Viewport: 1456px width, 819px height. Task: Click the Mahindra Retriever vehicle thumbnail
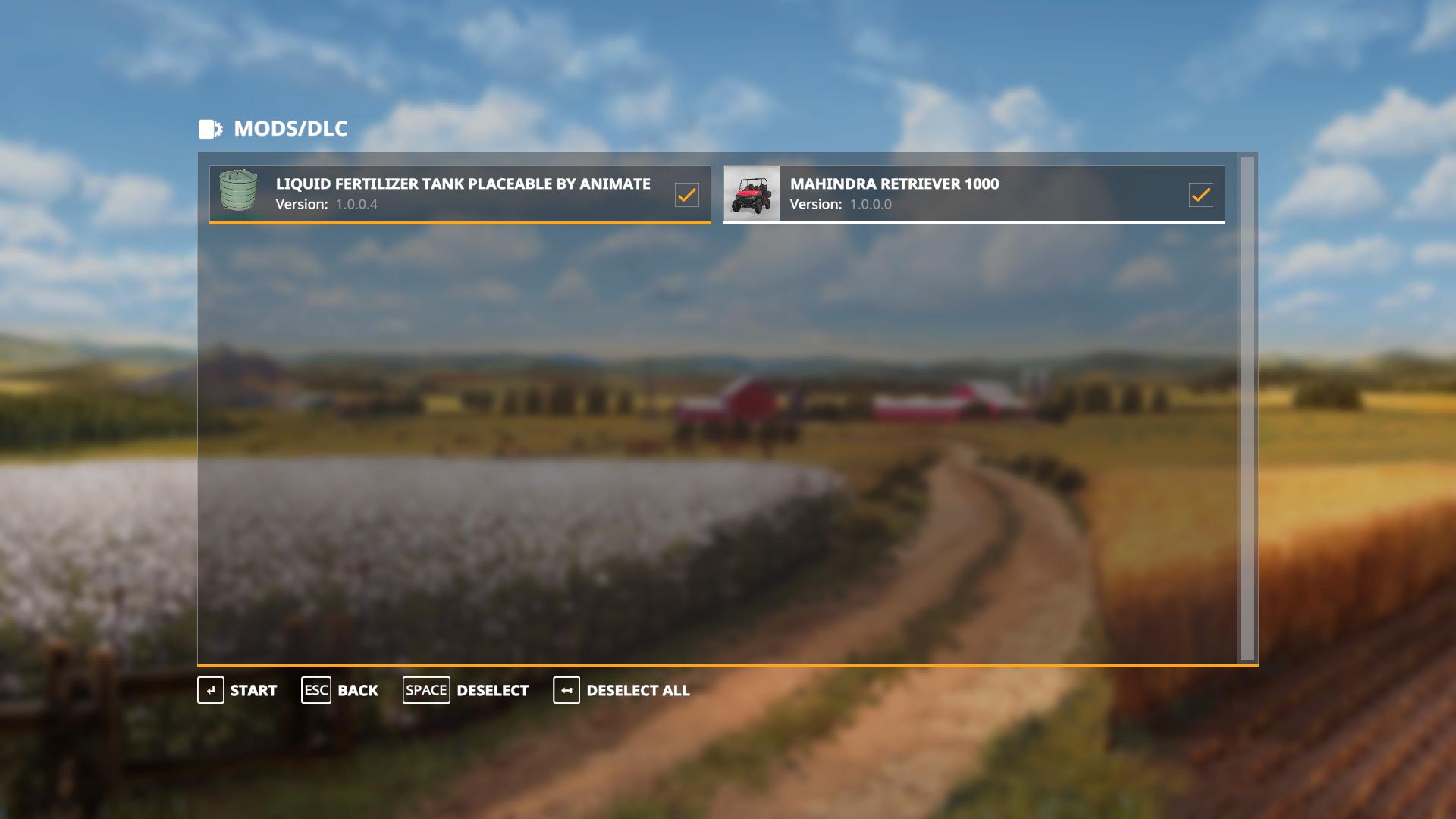pos(752,194)
